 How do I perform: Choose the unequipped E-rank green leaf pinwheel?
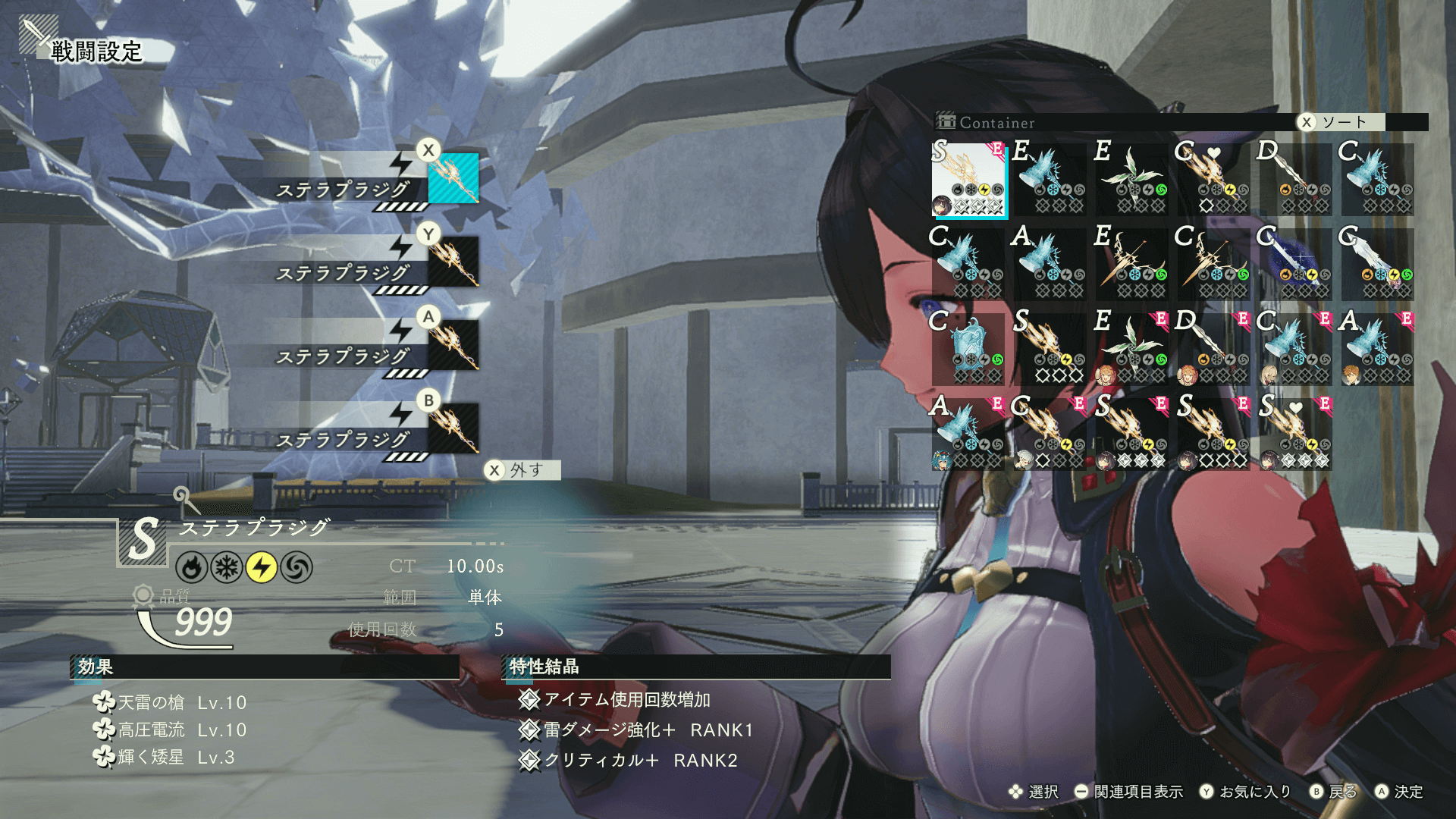pos(1131,179)
